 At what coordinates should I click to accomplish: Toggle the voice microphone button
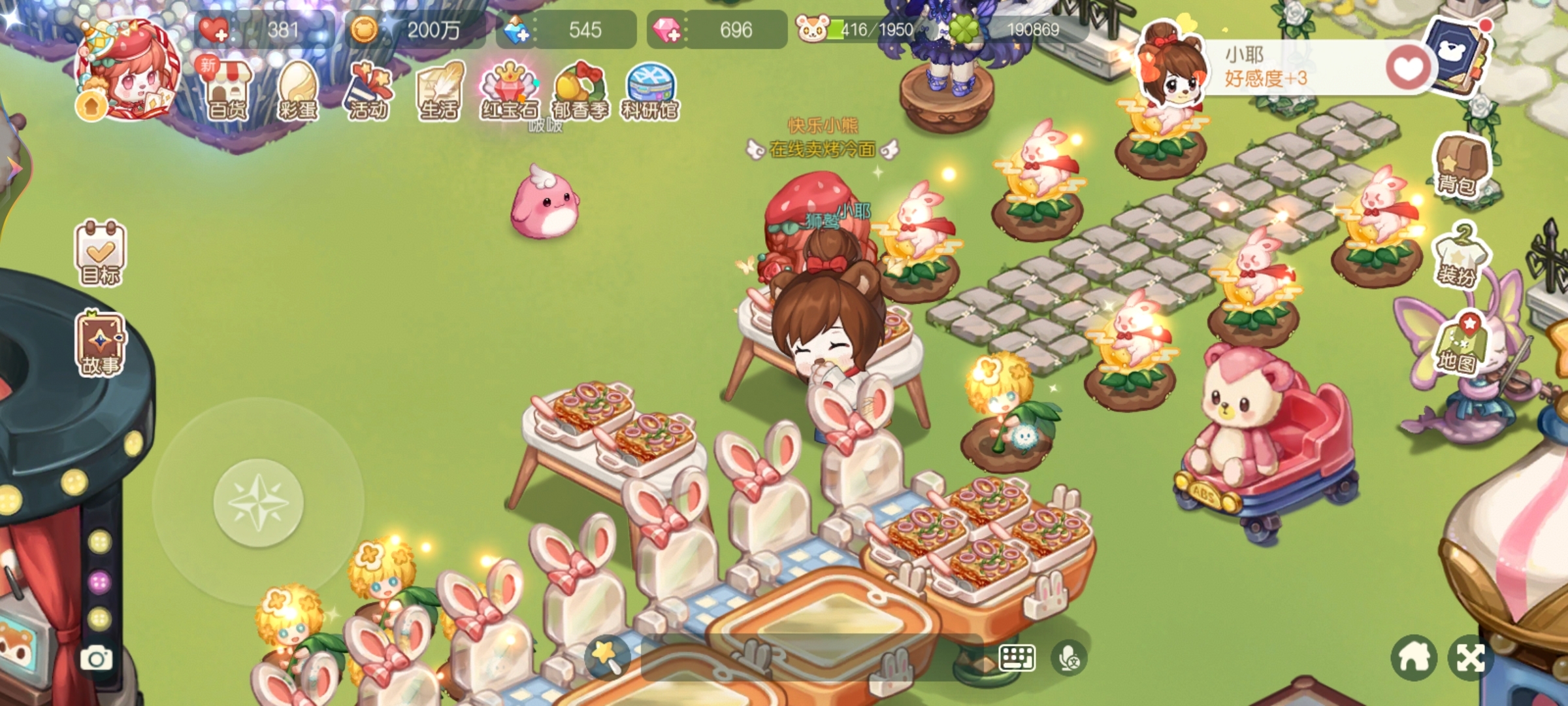(1069, 658)
